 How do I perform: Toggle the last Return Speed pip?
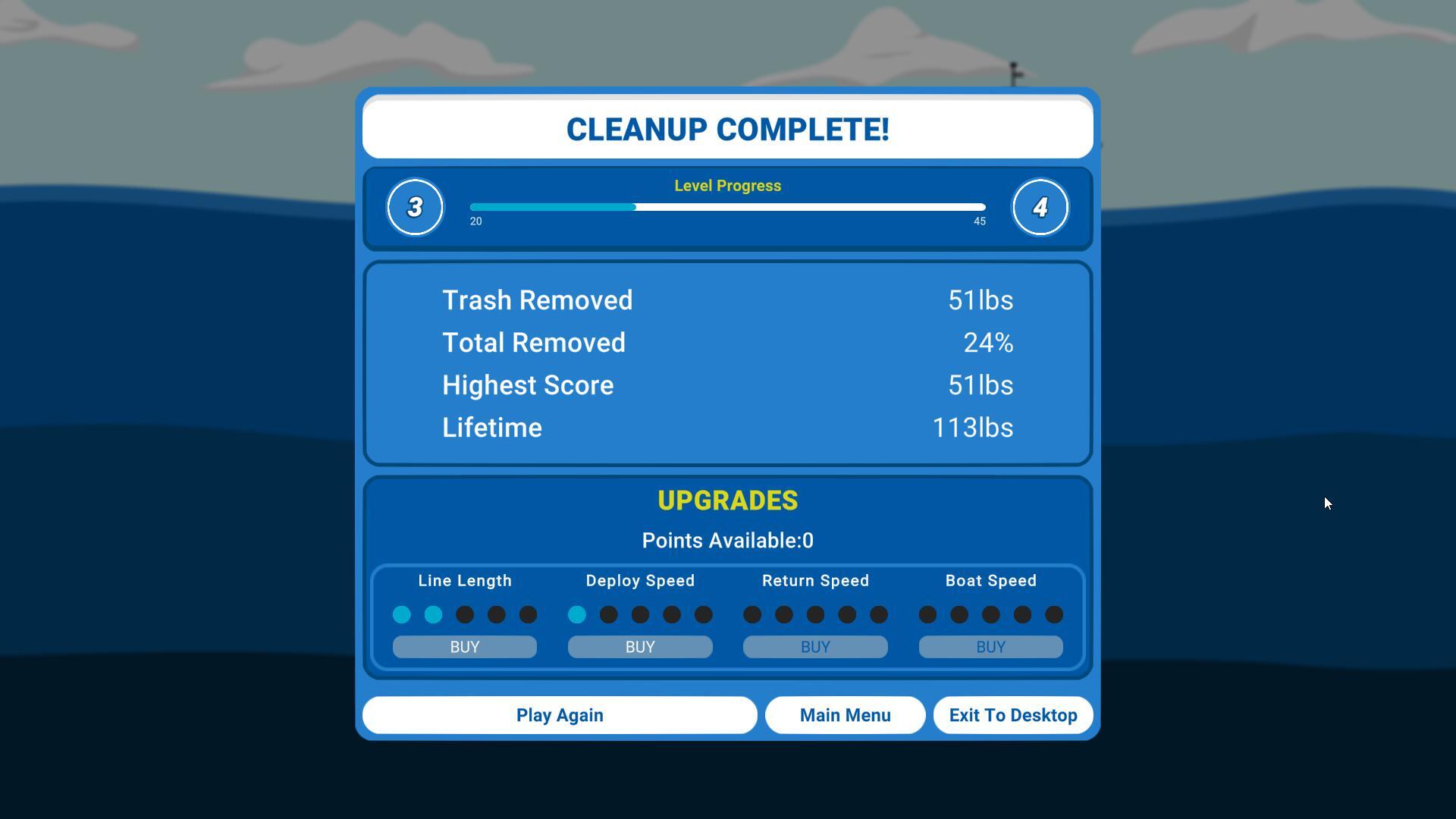point(878,615)
